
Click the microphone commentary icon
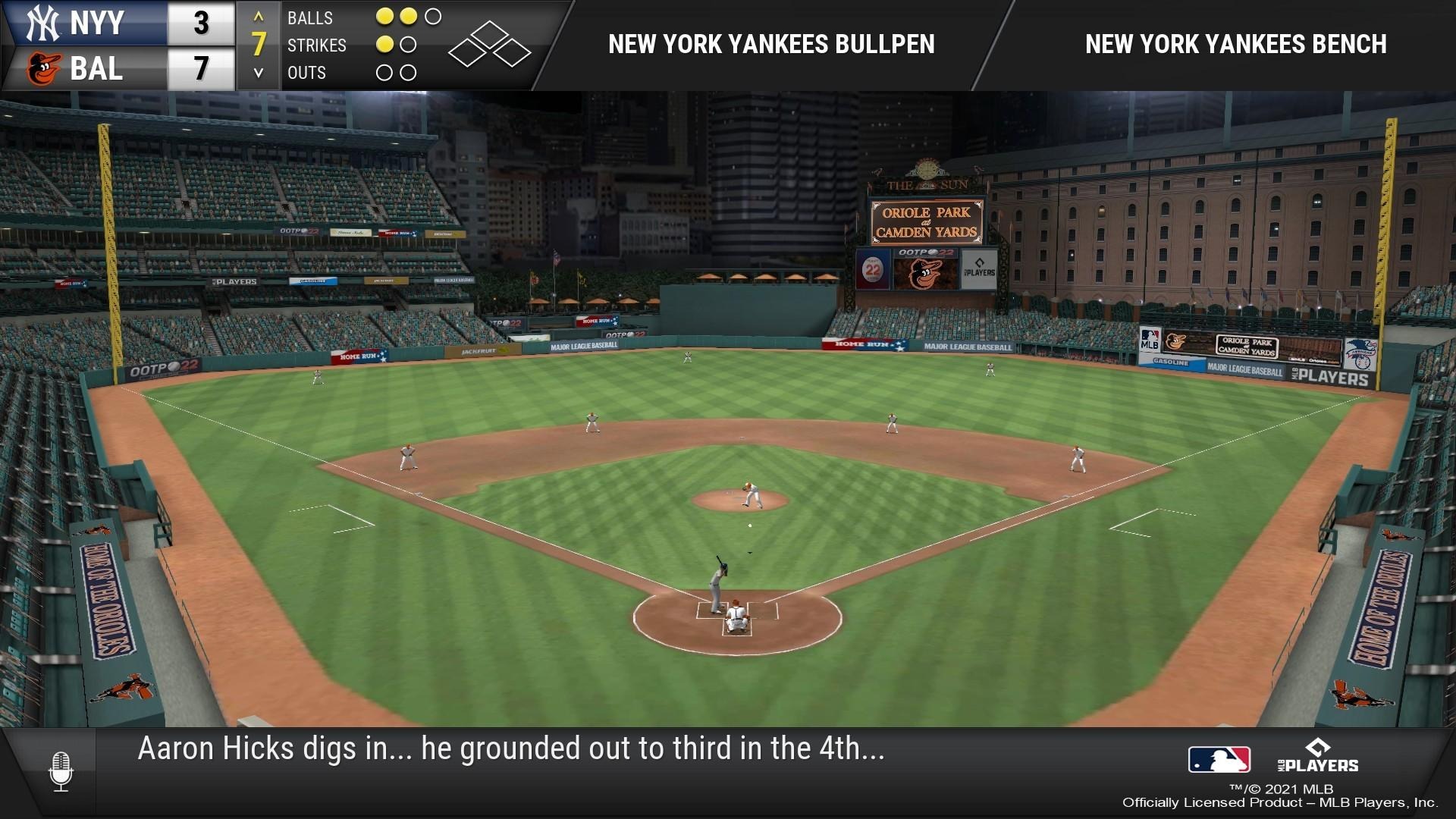(x=61, y=770)
